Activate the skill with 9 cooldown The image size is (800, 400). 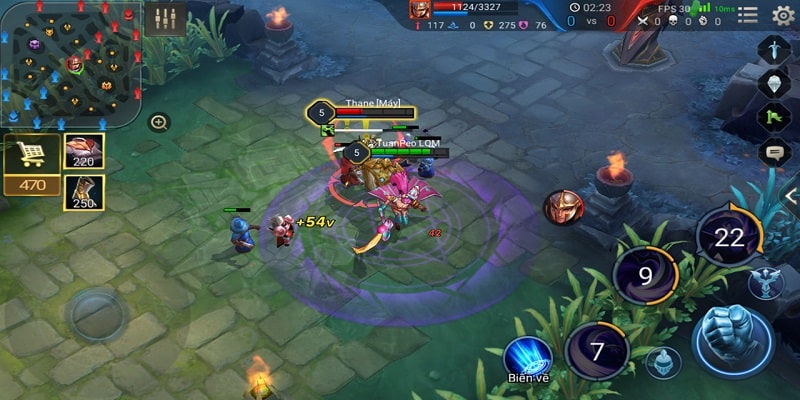coord(645,274)
